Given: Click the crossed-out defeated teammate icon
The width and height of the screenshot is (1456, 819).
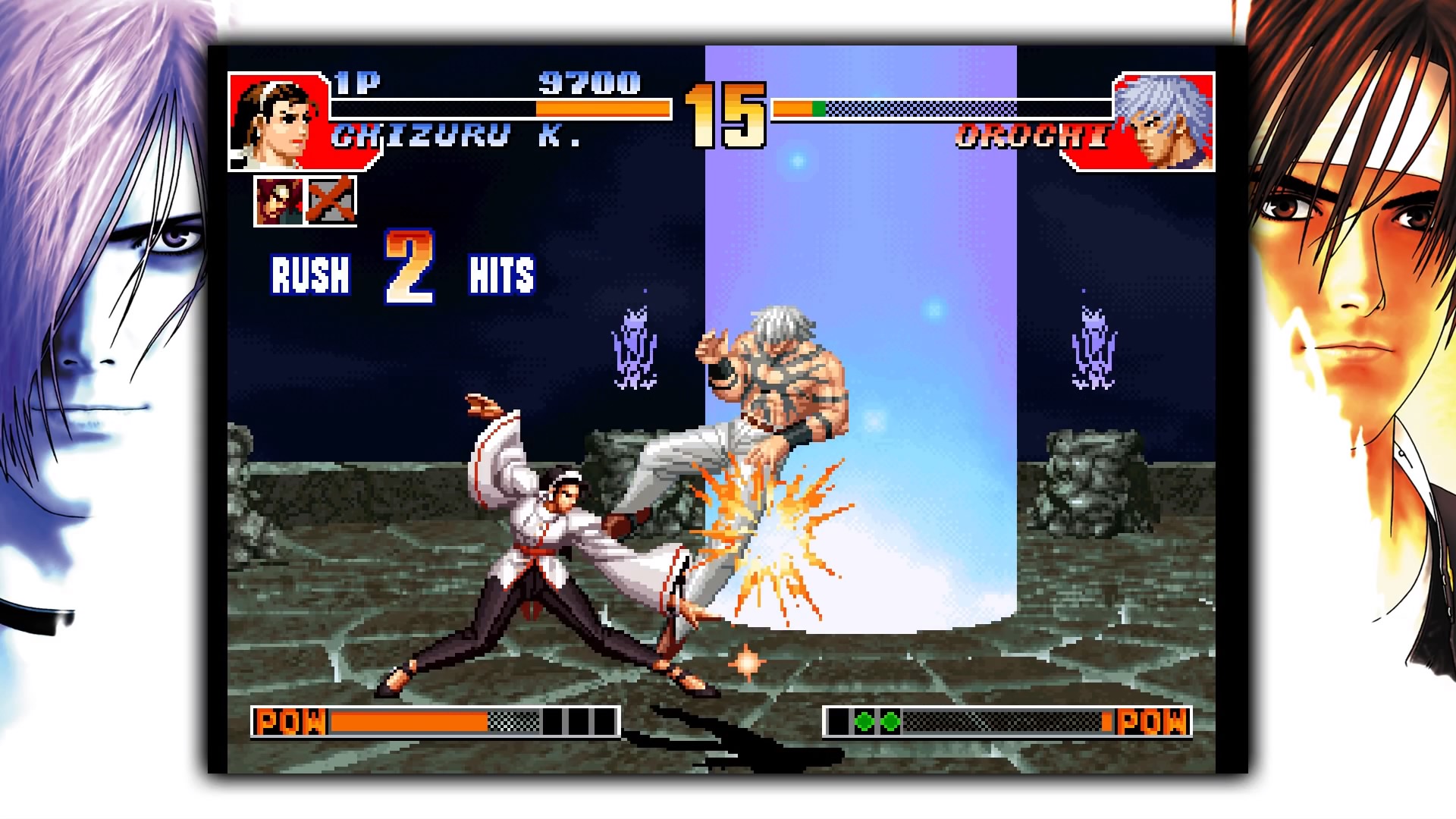Looking at the screenshot, I should coord(334,201).
